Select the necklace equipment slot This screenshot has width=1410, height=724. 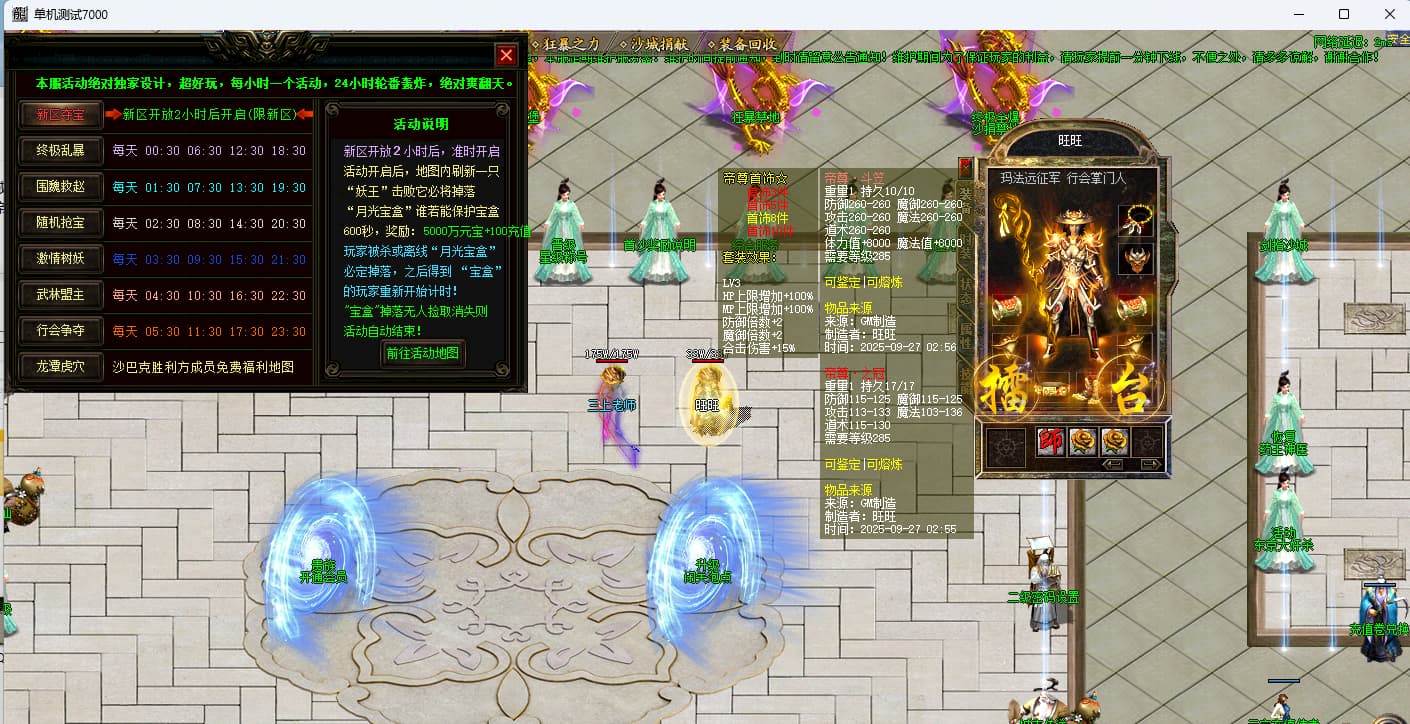pyautogui.click(x=1135, y=220)
